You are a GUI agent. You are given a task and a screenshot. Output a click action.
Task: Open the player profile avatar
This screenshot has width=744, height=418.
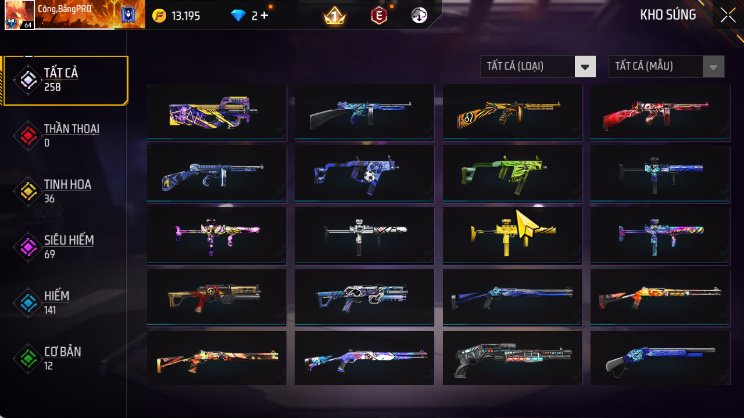[19, 15]
